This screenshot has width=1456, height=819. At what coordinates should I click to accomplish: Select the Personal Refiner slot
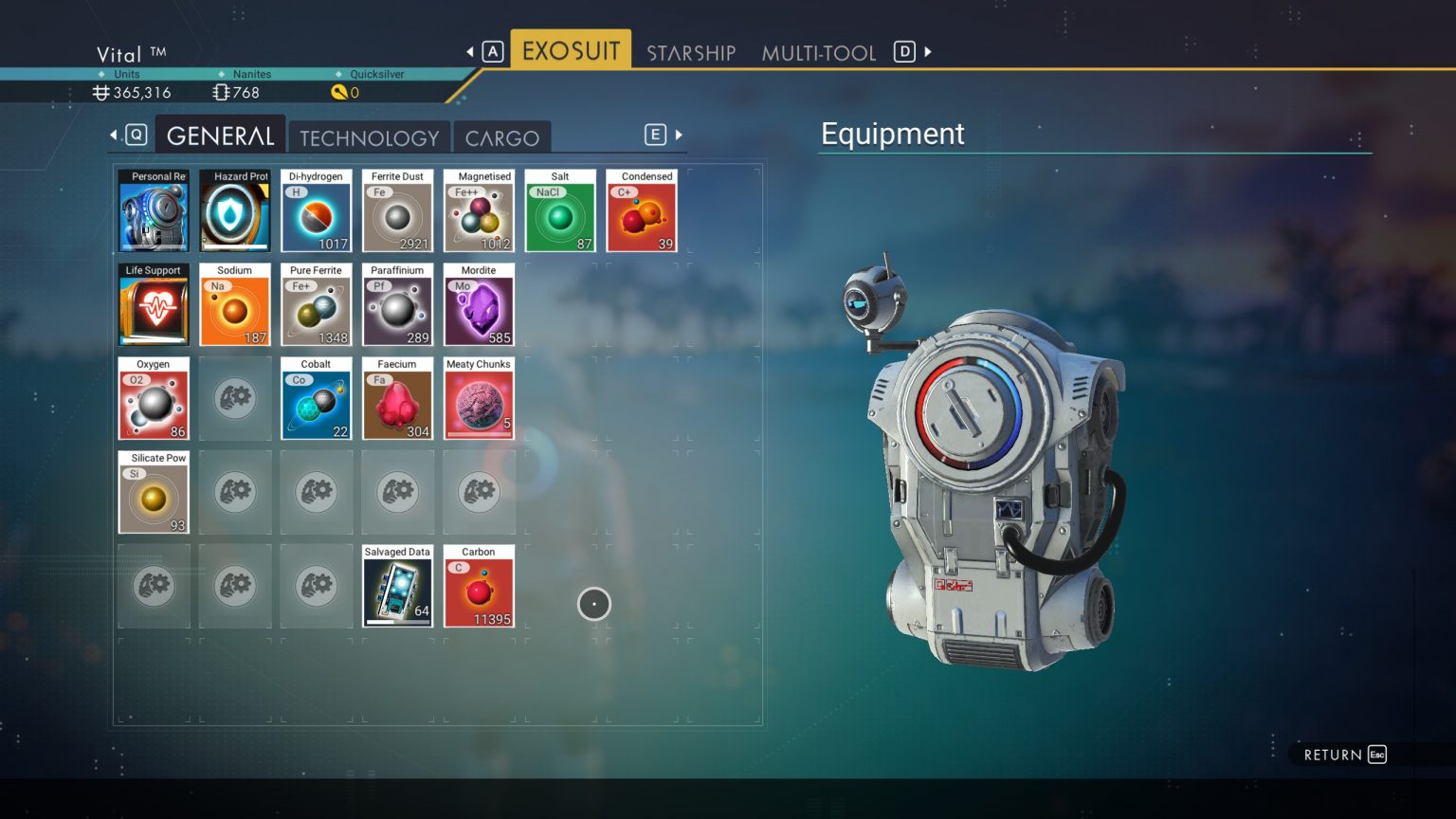pos(154,211)
